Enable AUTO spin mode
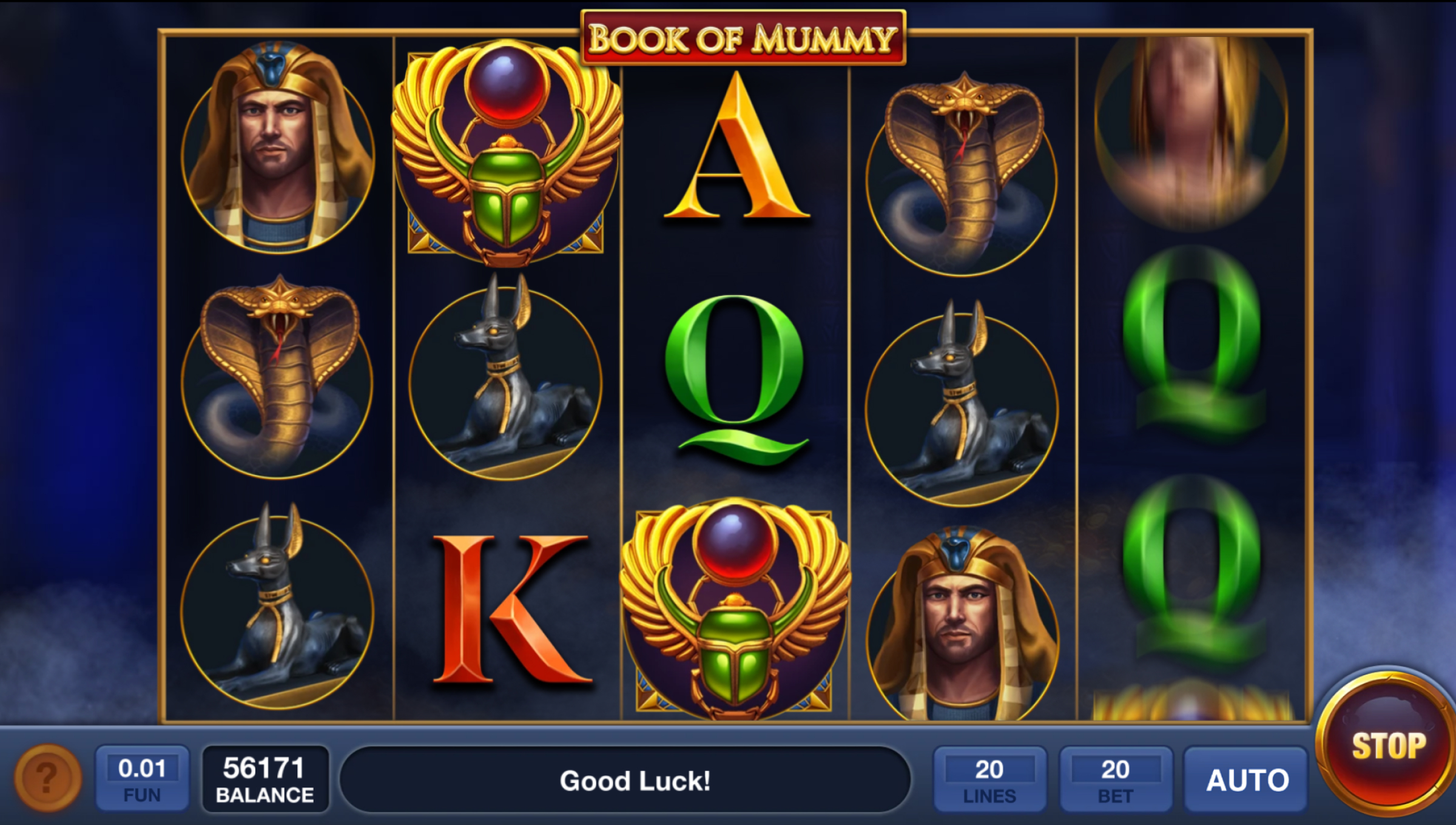The width and height of the screenshot is (1456, 825). click(1247, 780)
